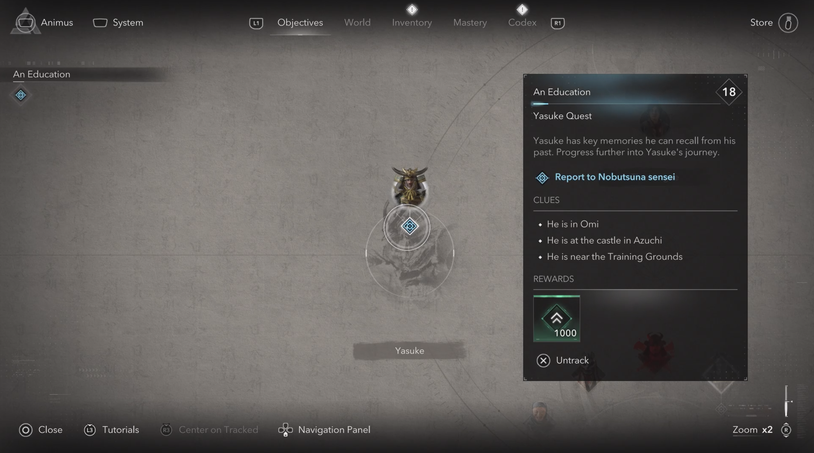Viewport: 814px width, 453px height.
Task: Select the quest diamond marker on the board
Action: point(409,227)
